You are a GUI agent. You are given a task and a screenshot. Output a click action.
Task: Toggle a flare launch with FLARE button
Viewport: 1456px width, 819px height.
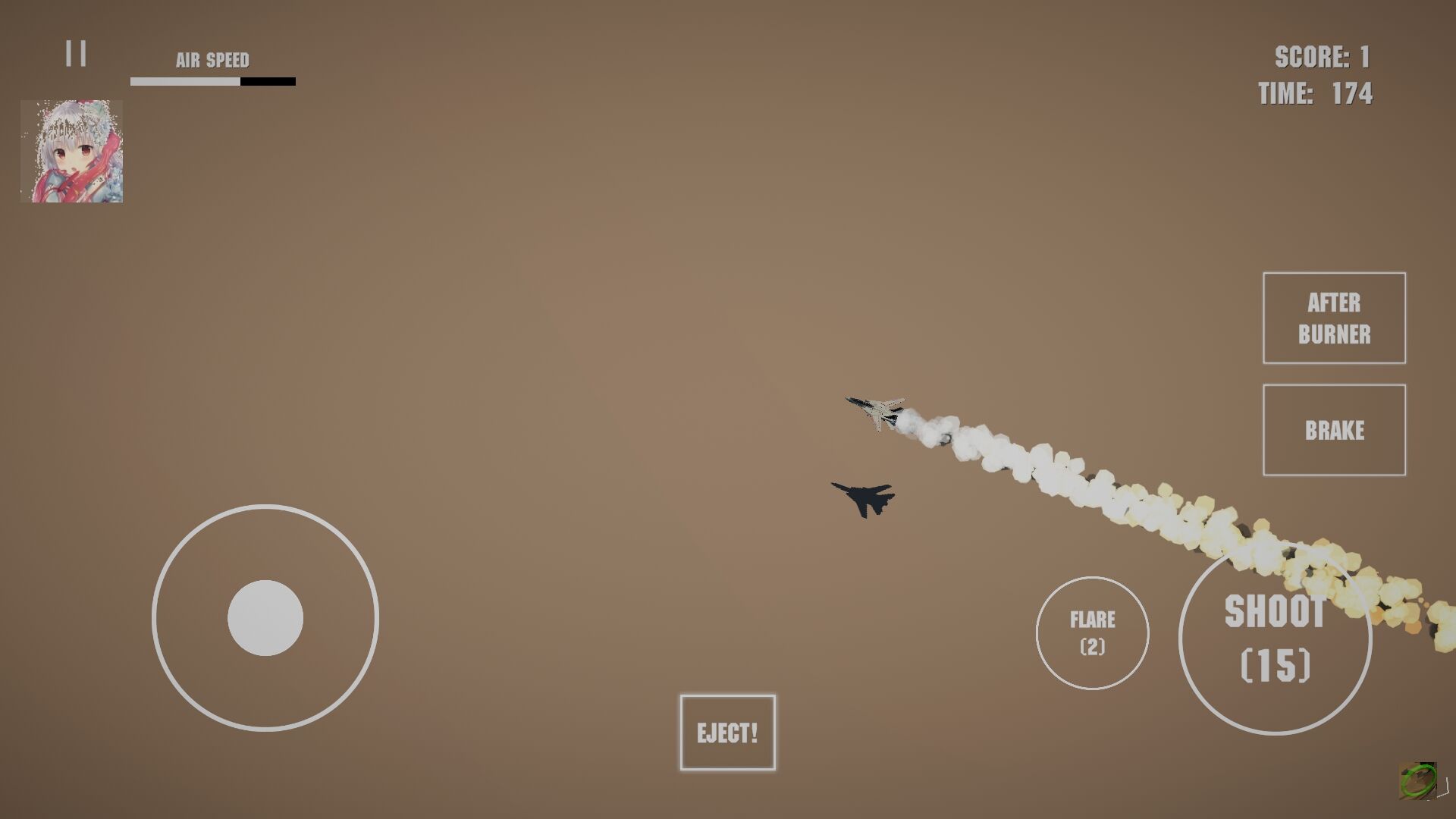click(1091, 632)
